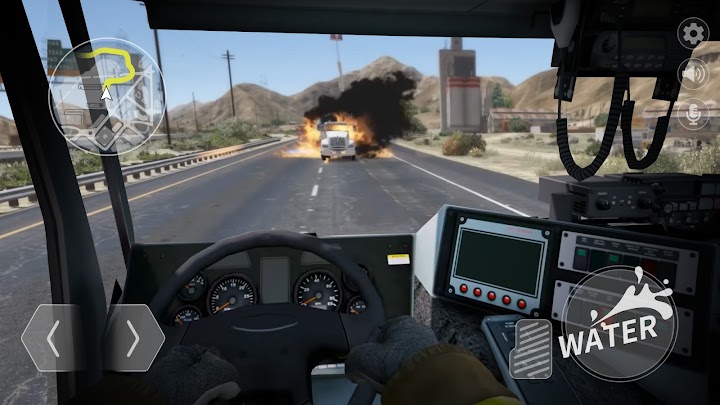Viewport: 720px width, 405px height.
Task: Open the gear settings menu
Action: tap(692, 33)
